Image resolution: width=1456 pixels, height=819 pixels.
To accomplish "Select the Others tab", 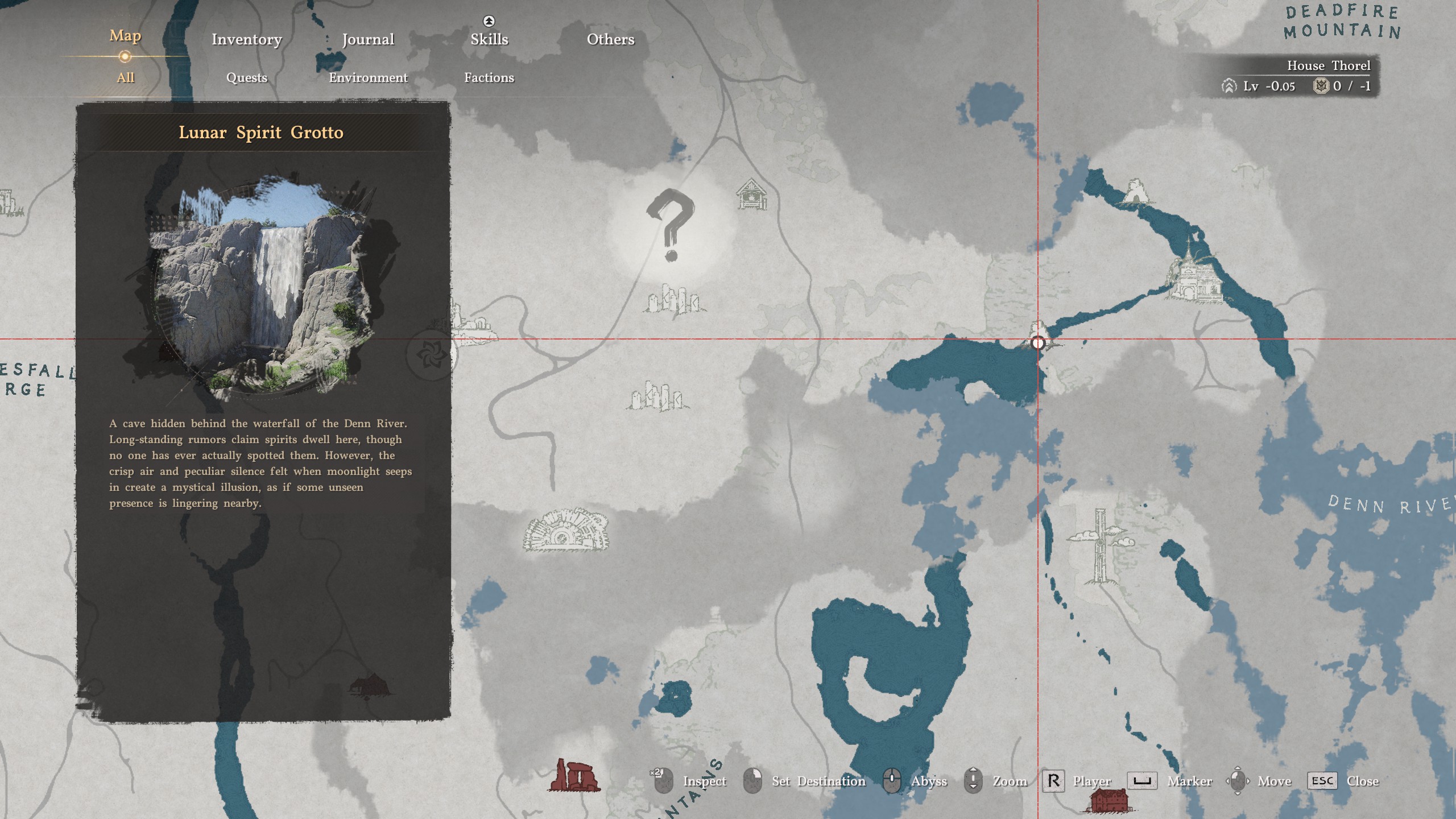I will (x=610, y=39).
